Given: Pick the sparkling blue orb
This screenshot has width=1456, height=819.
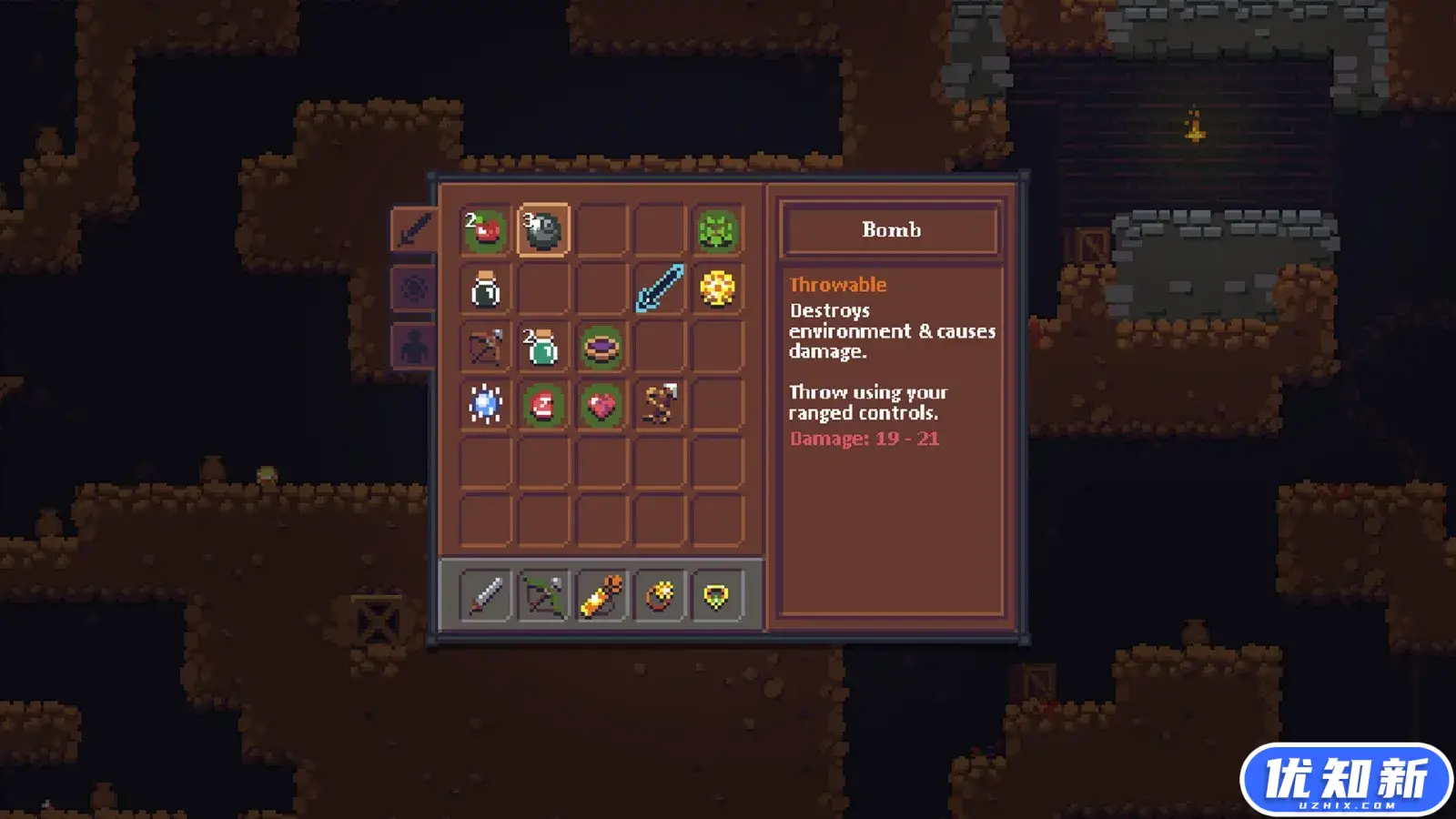Looking at the screenshot, I should pyautogui.click(x=485, y=405).
